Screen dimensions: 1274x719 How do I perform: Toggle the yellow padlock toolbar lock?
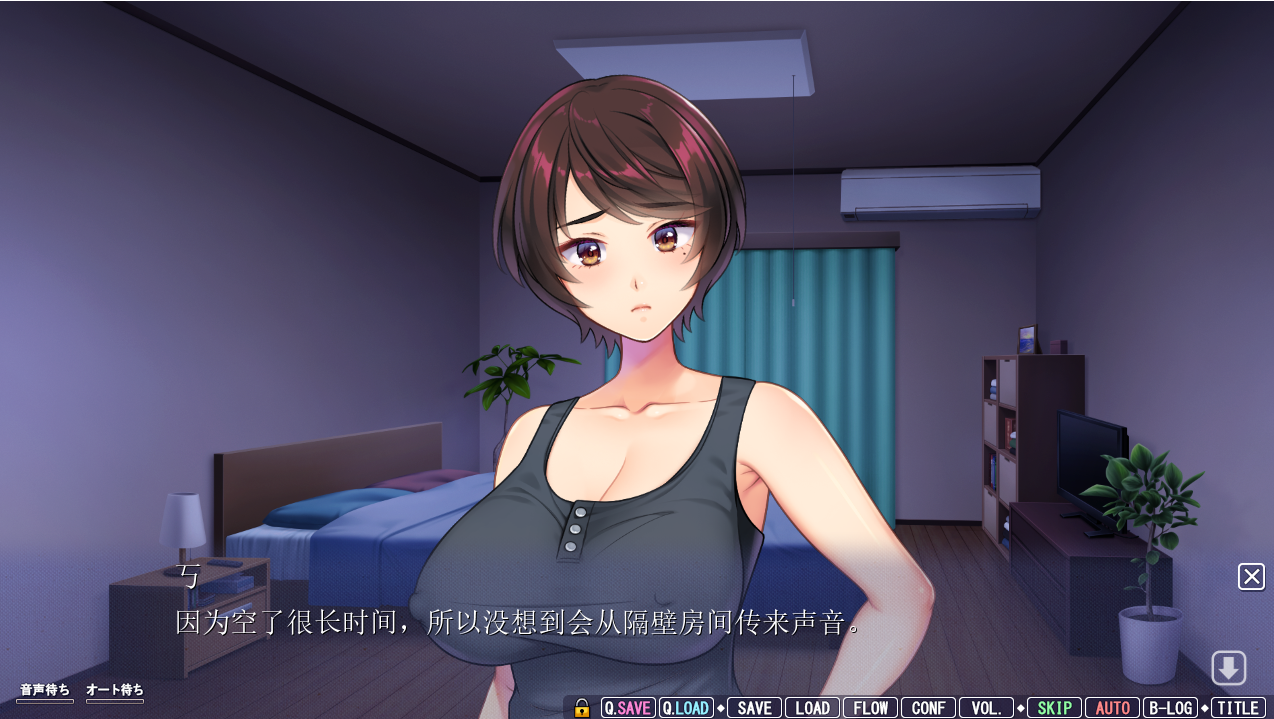point(582,708)
